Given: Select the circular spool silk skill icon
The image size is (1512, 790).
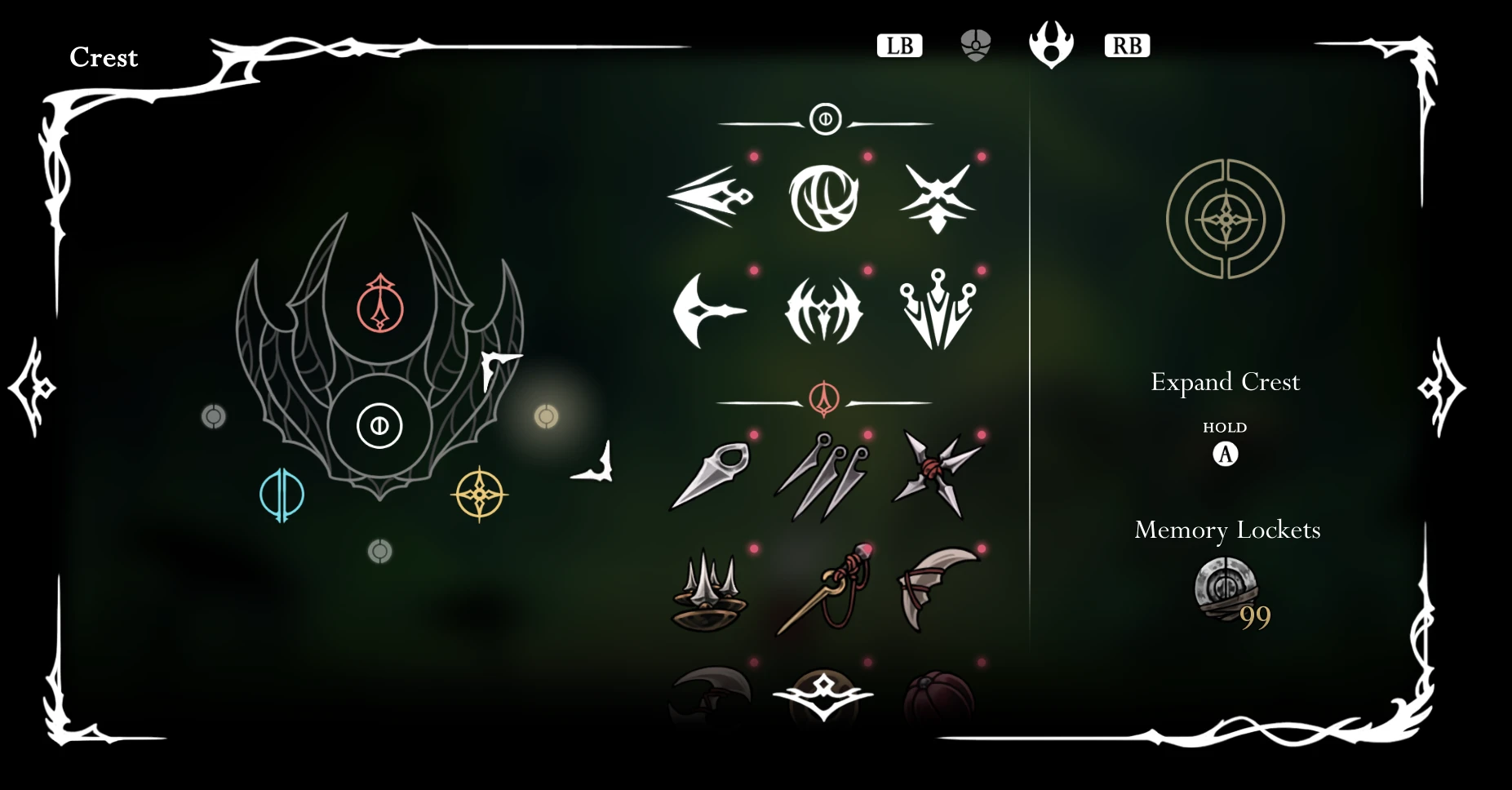Looking at the screenshot, I should [x=824, y=196].
